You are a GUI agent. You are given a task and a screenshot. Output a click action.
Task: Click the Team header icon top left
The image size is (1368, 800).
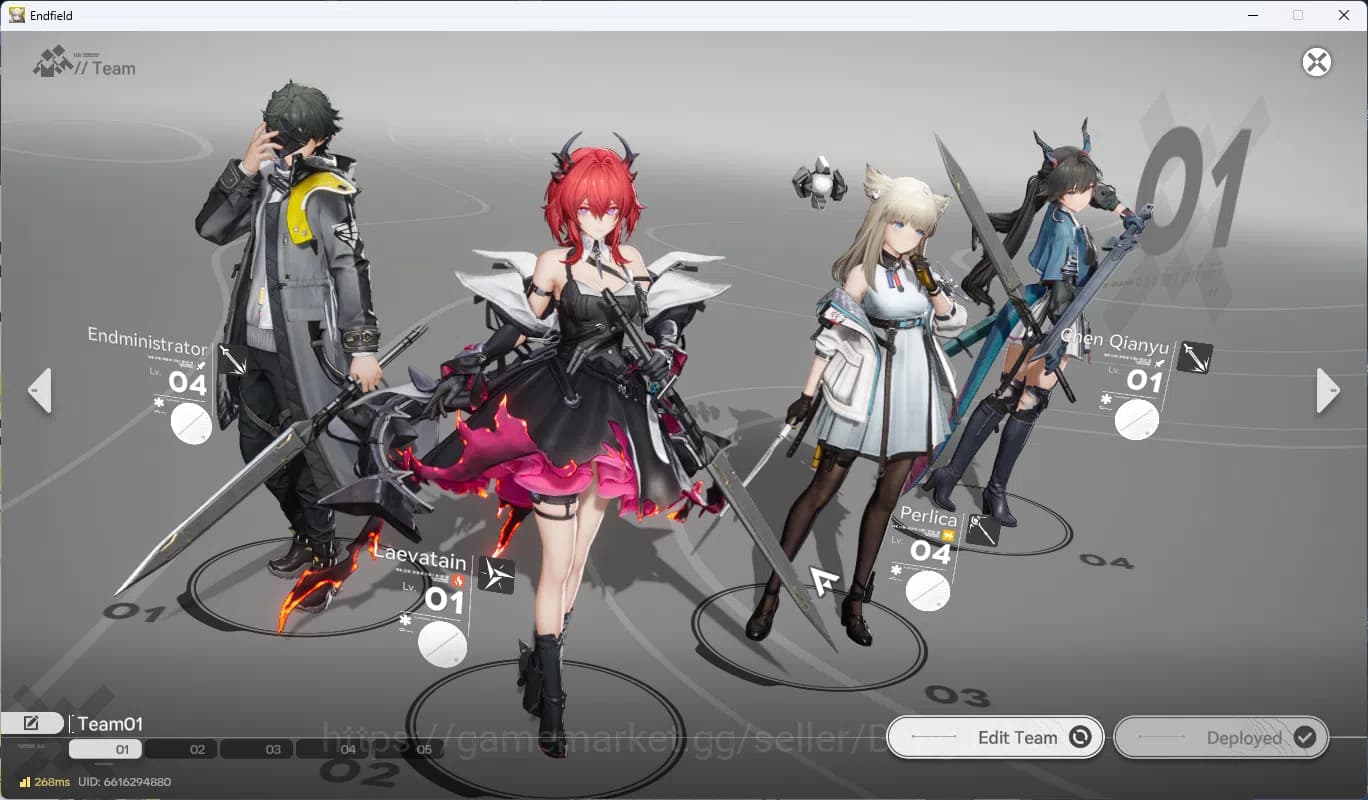52,62
